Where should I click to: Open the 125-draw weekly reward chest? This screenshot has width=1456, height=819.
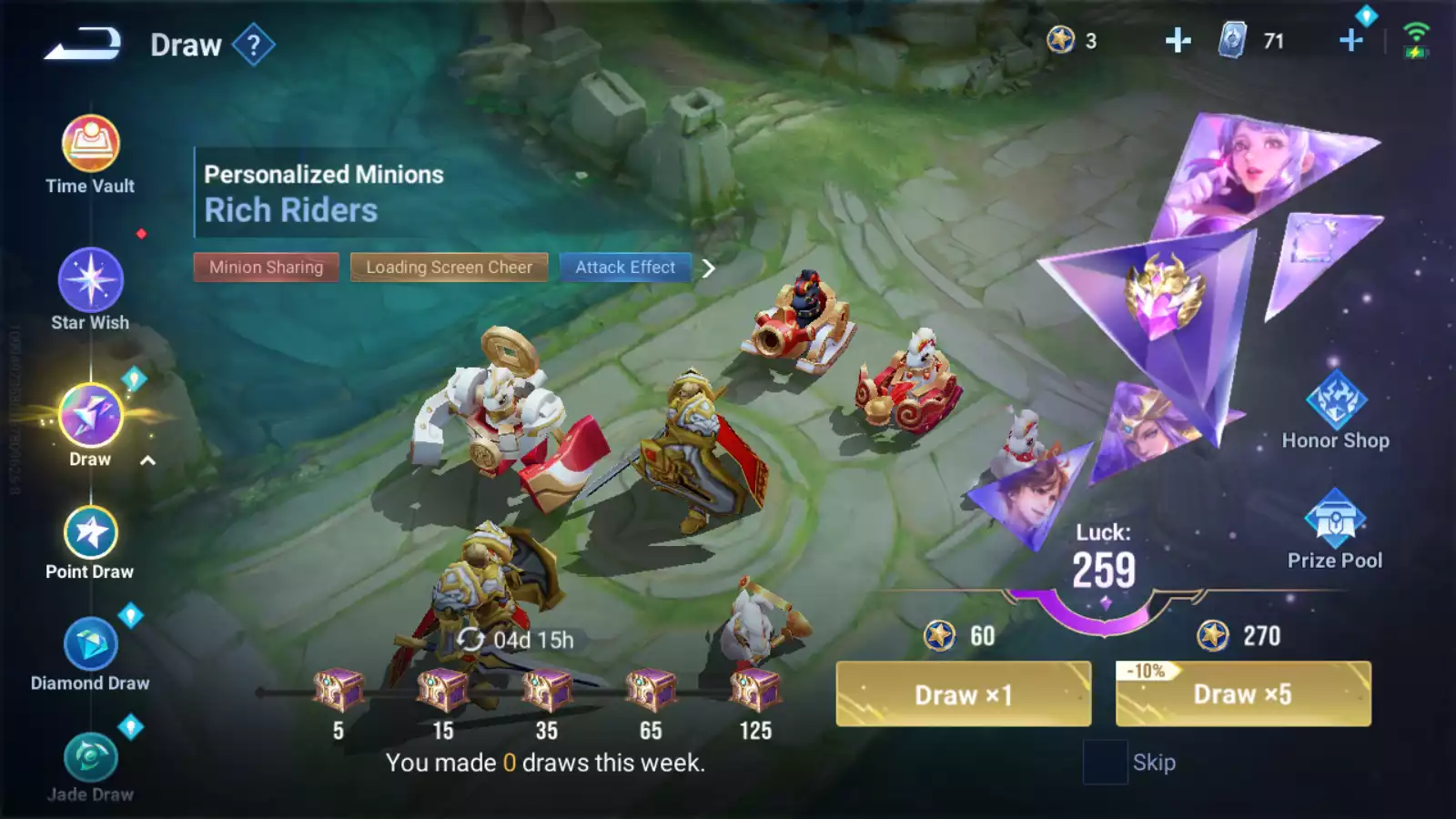[755, 692]
